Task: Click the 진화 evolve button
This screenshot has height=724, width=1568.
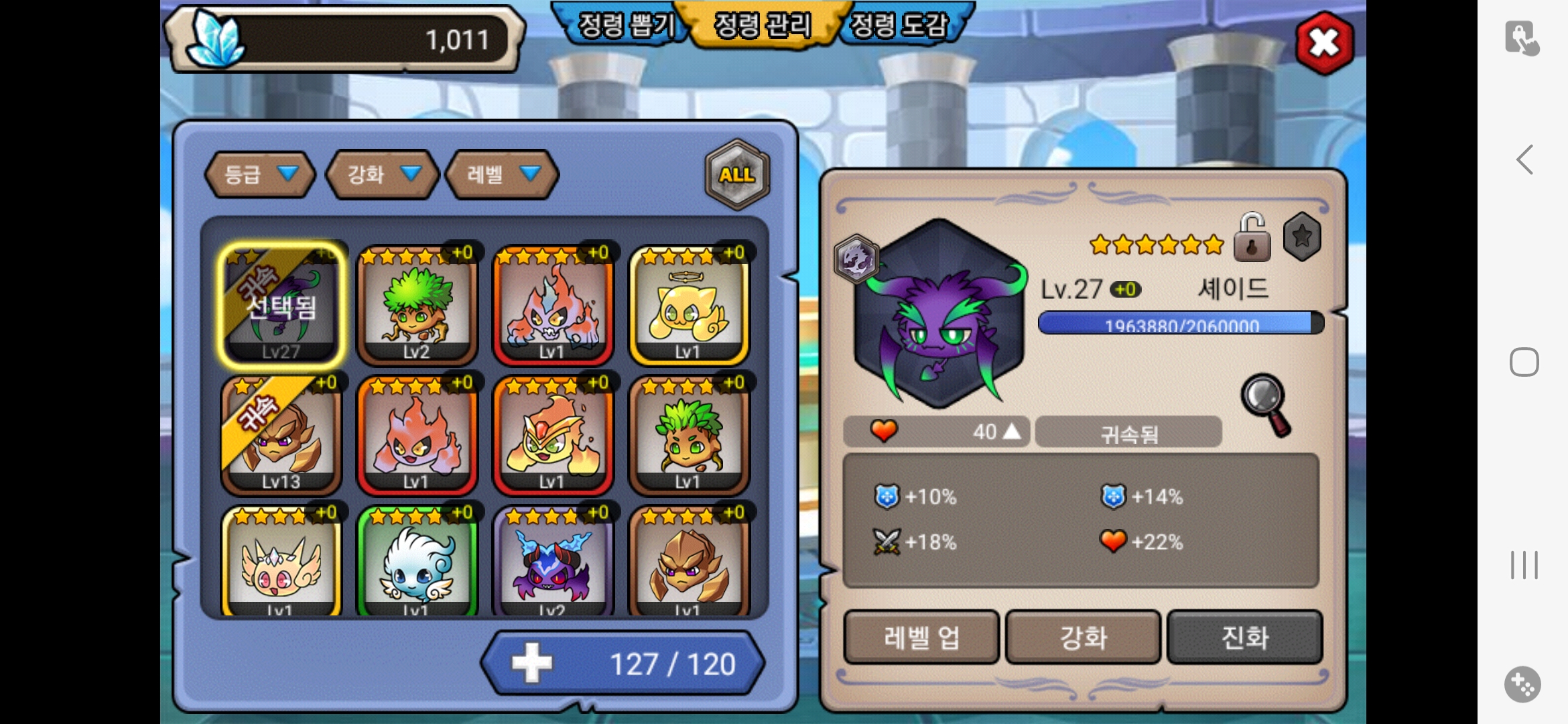Action: tap(1244, 637)
